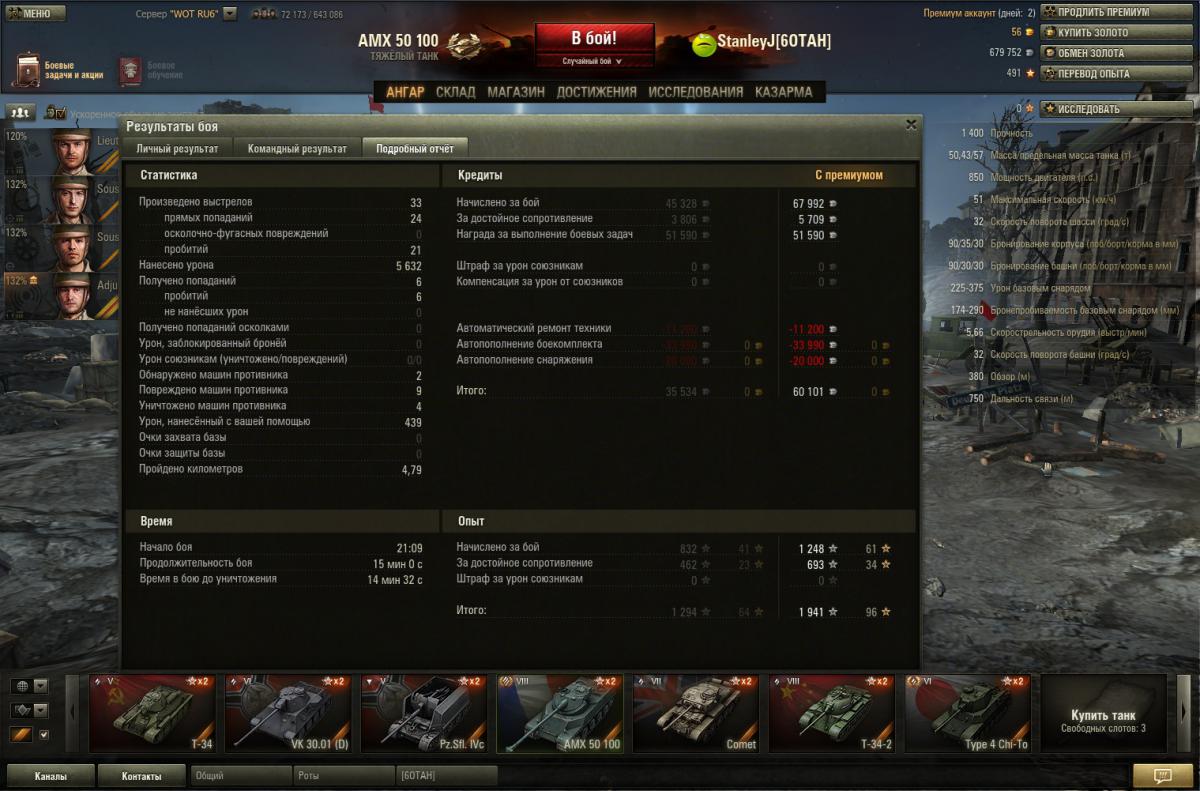Show the Достижения section

[x=596, y=92]
